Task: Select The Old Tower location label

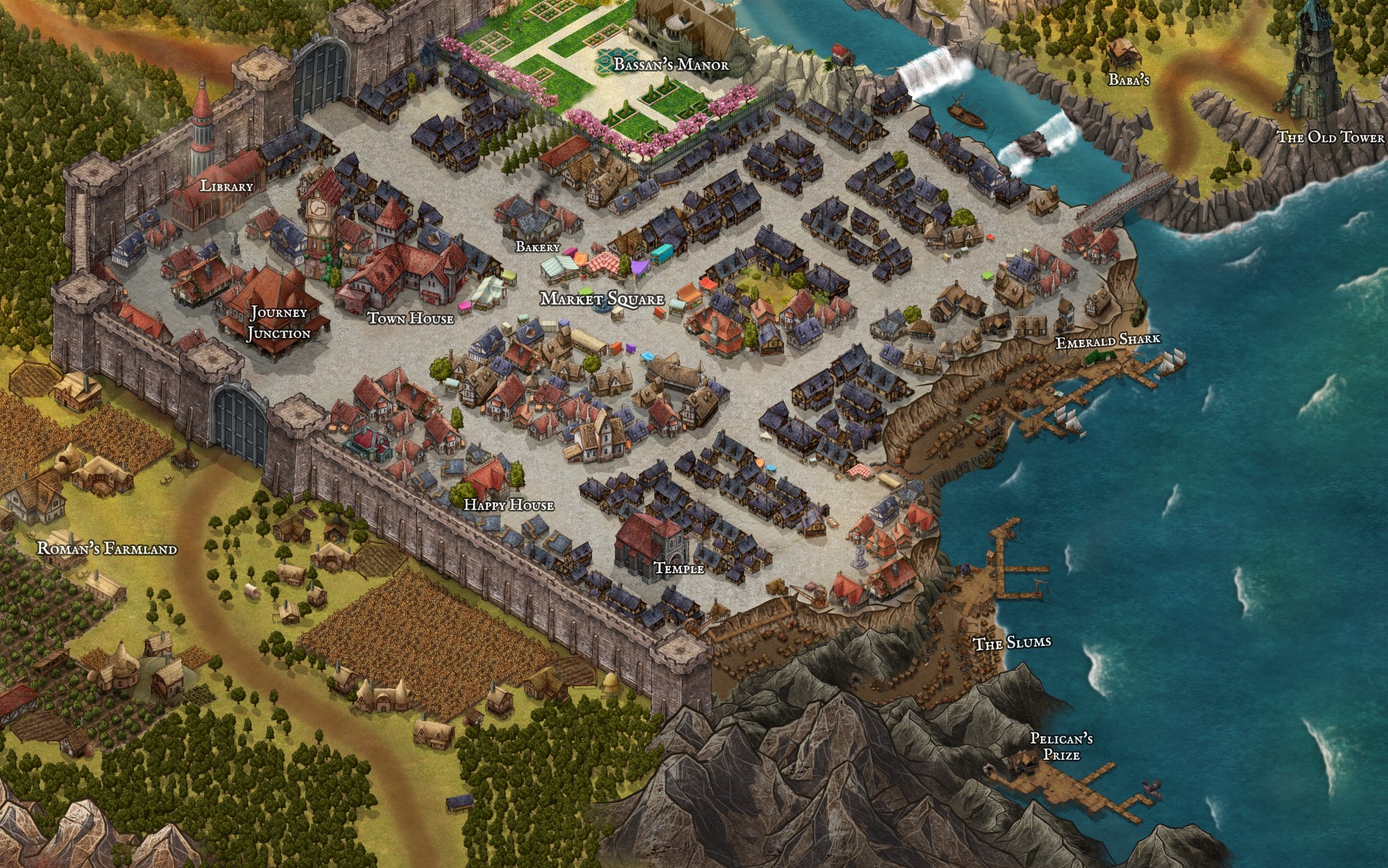Action: click(1330, 137)
